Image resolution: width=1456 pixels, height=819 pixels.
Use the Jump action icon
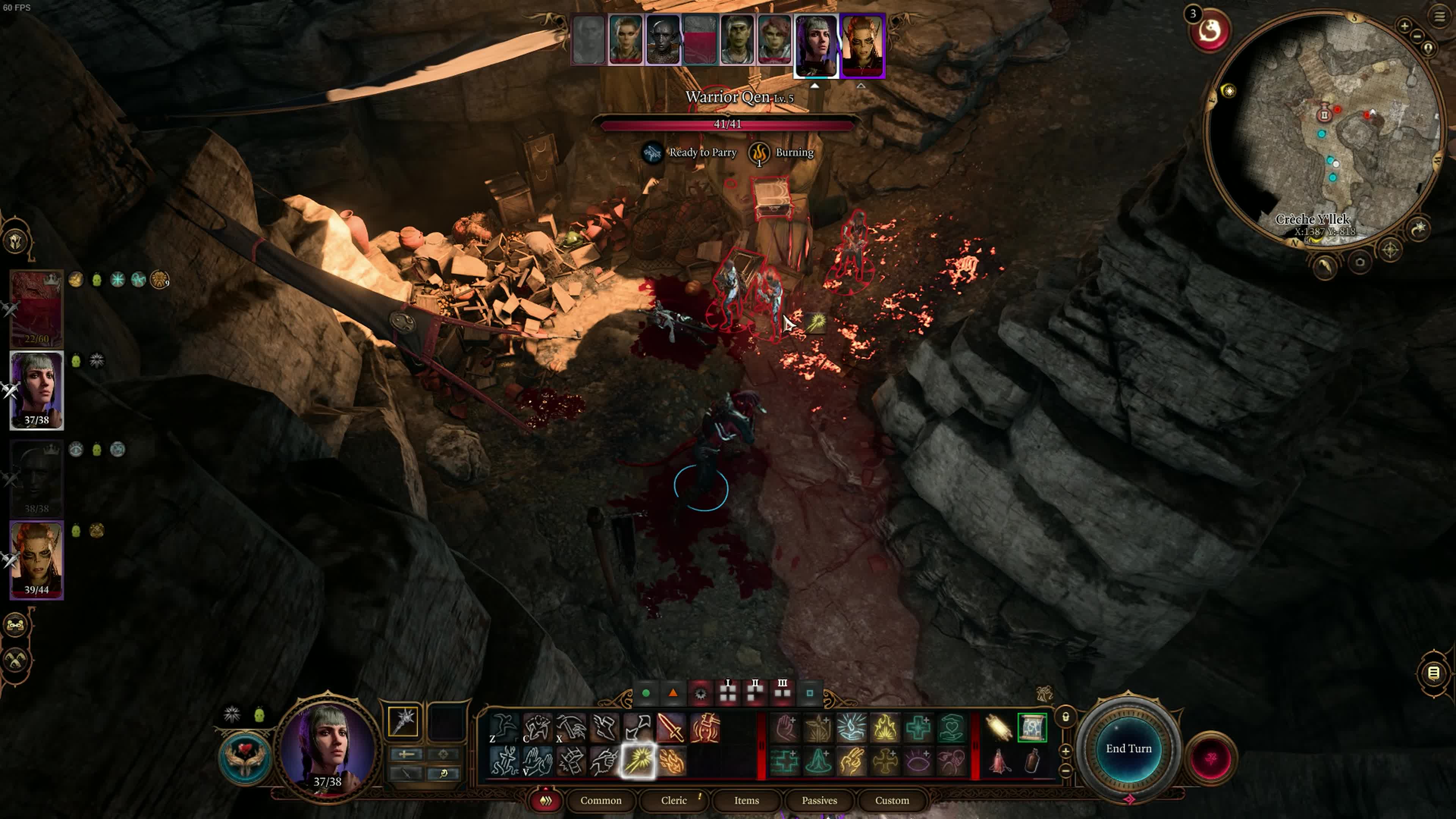pyautogui.click(x=503, y=727)
